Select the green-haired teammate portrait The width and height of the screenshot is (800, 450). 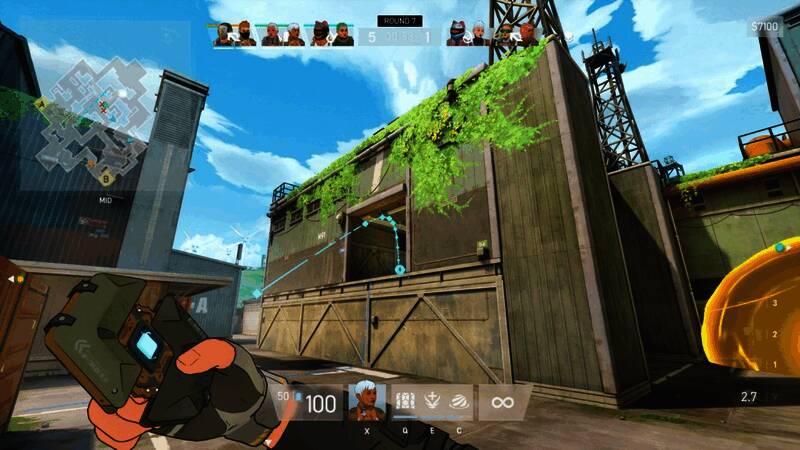(344, 34)
